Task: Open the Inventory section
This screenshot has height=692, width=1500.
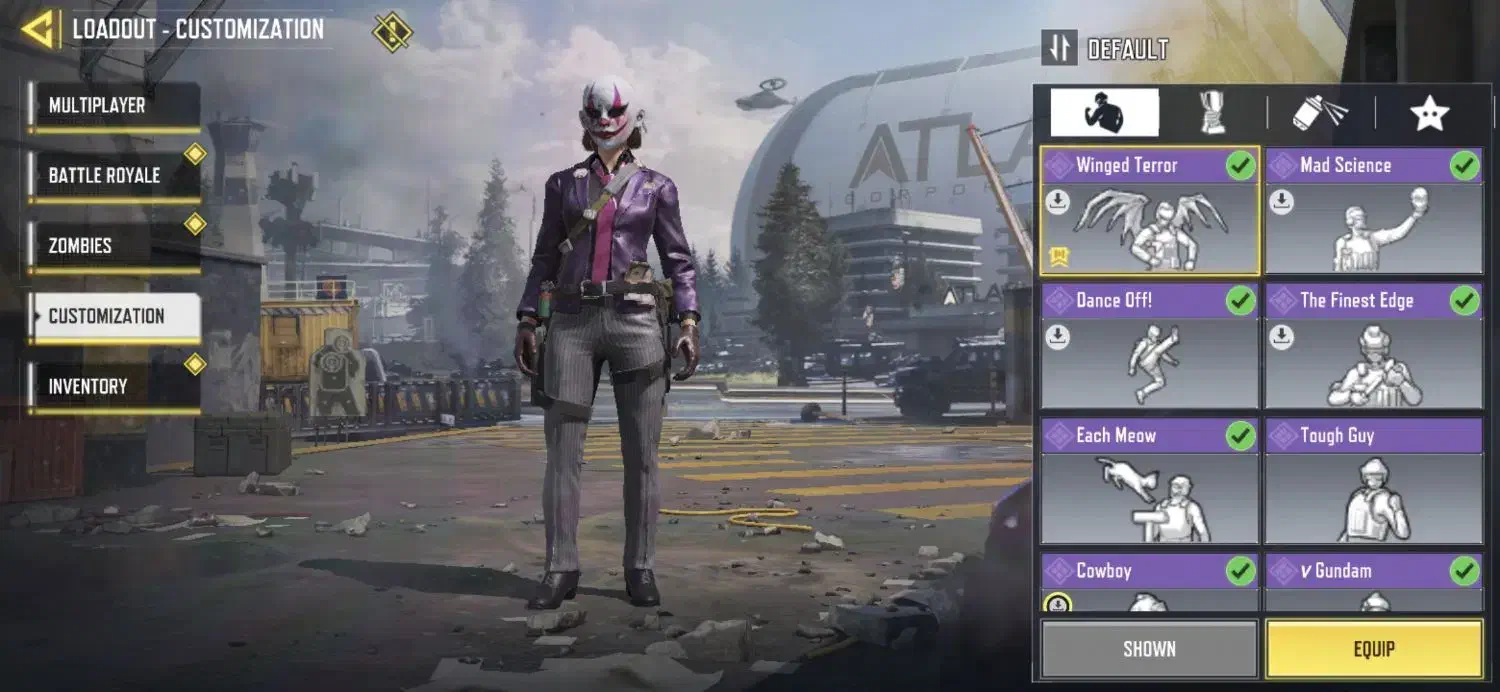Action: click(115, 386)
